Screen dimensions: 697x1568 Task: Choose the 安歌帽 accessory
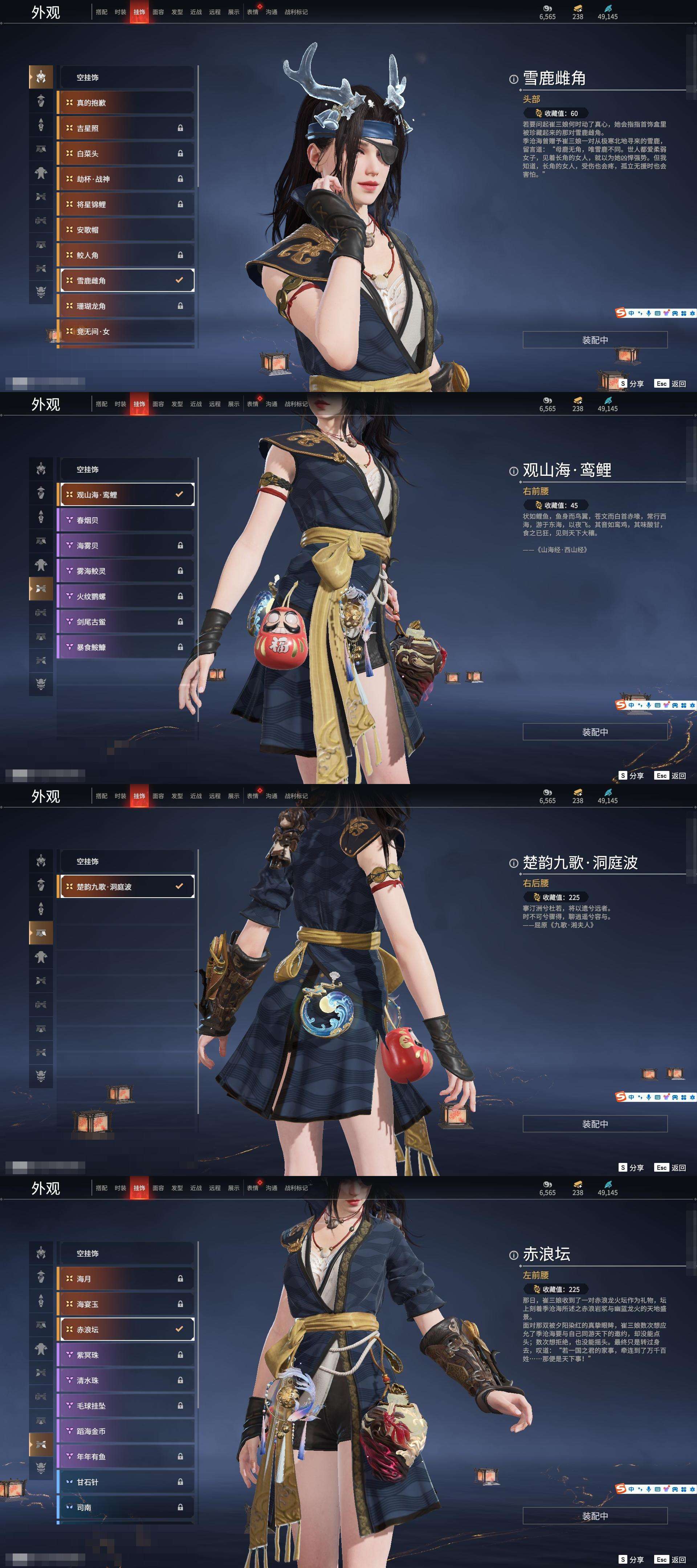pyautogui.click(x=125, y=230)
